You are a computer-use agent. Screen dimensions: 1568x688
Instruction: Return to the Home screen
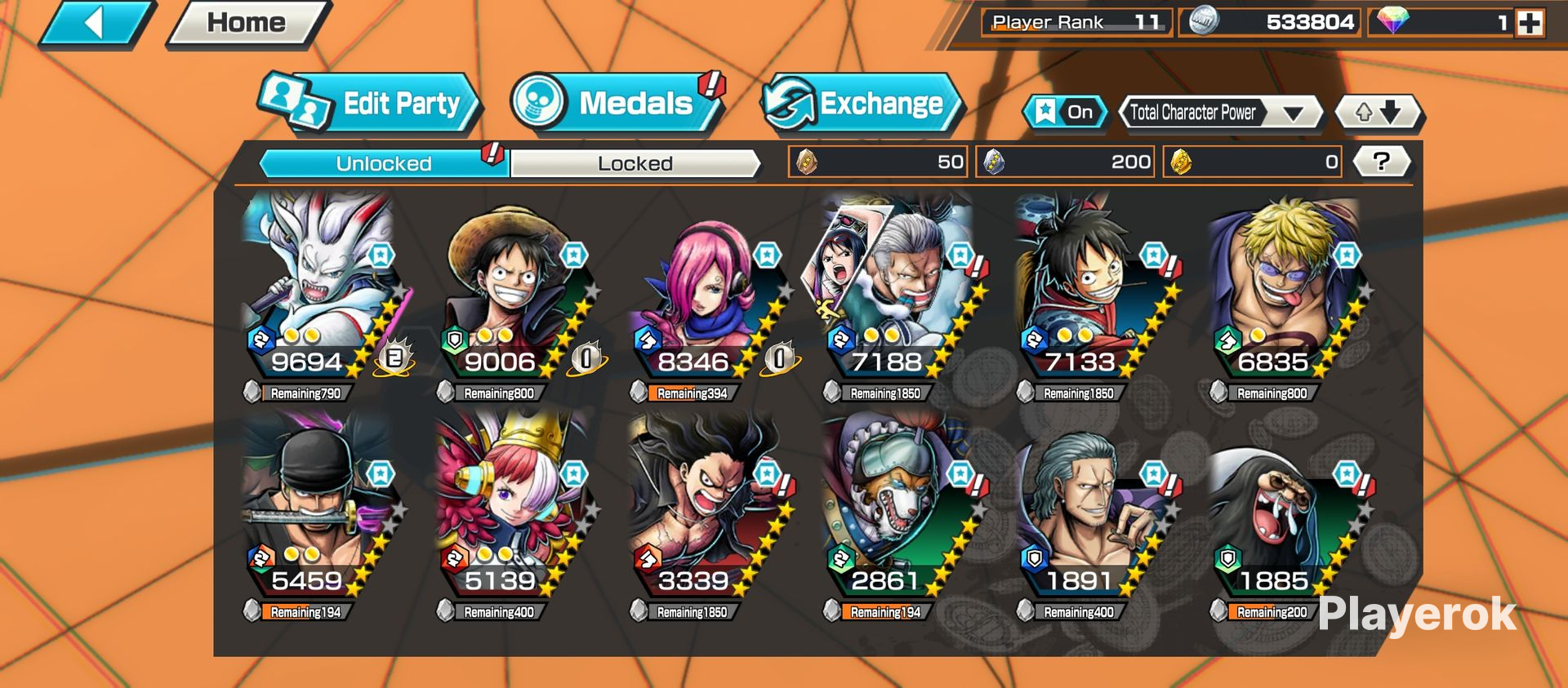(246, 23)
